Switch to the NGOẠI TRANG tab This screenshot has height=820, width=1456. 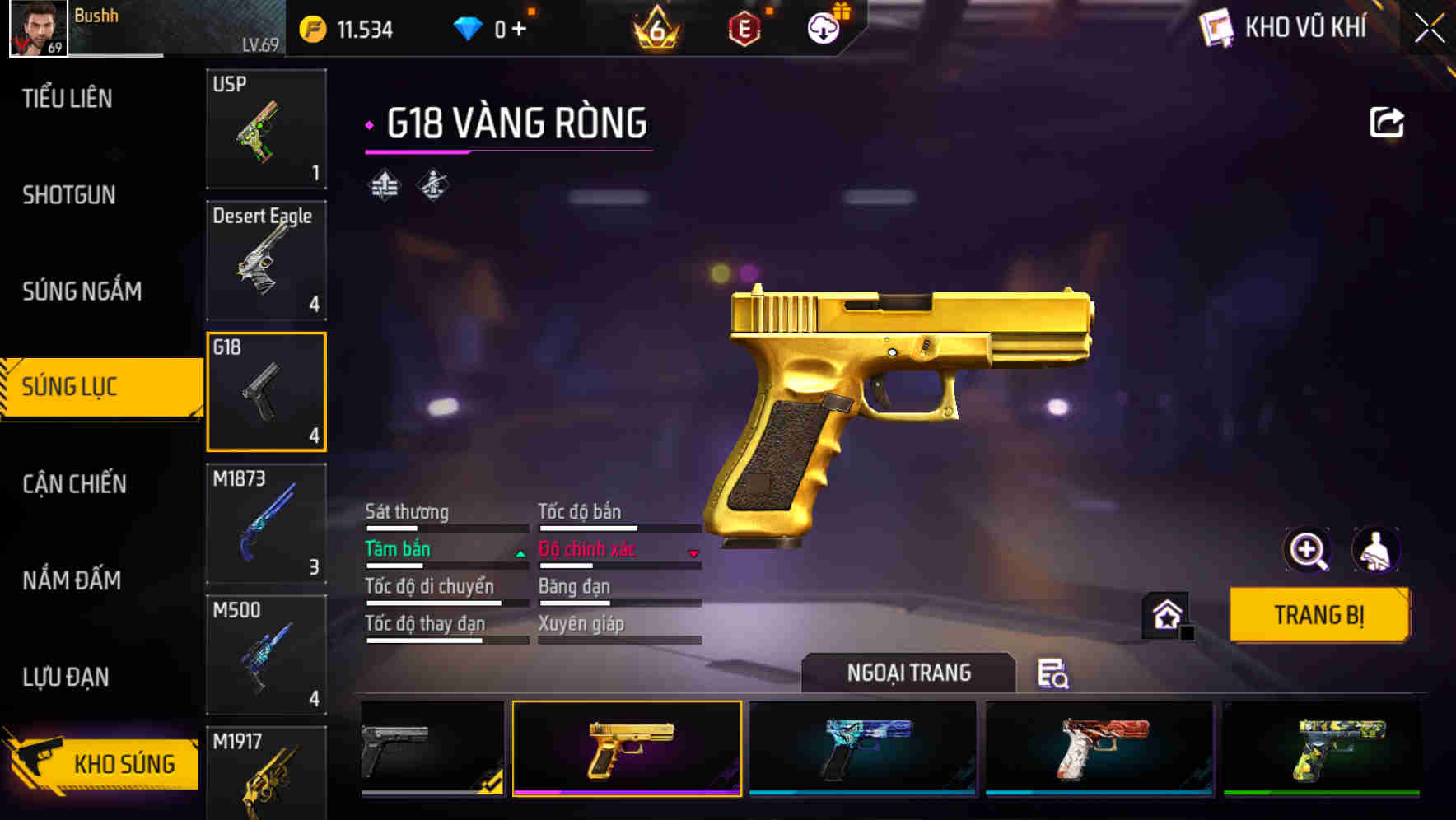[907, 672]
